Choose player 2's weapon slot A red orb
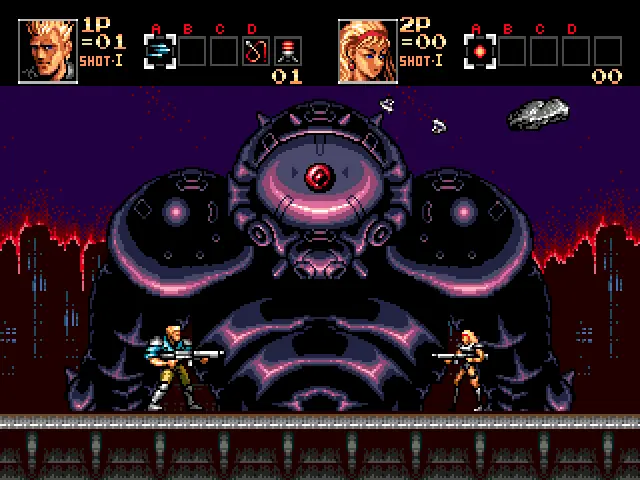The width and height of the screenshot is (640, 480). coord(479,50)
